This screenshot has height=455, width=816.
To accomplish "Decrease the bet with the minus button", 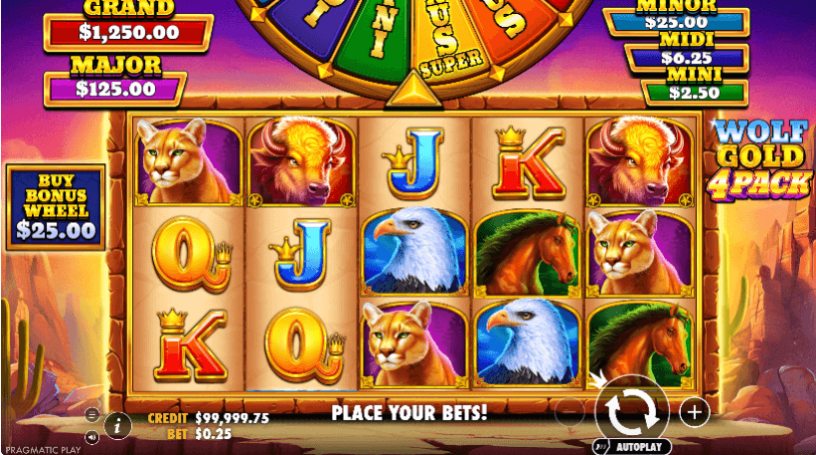I will pyautogui.click(x=569, y=410).
